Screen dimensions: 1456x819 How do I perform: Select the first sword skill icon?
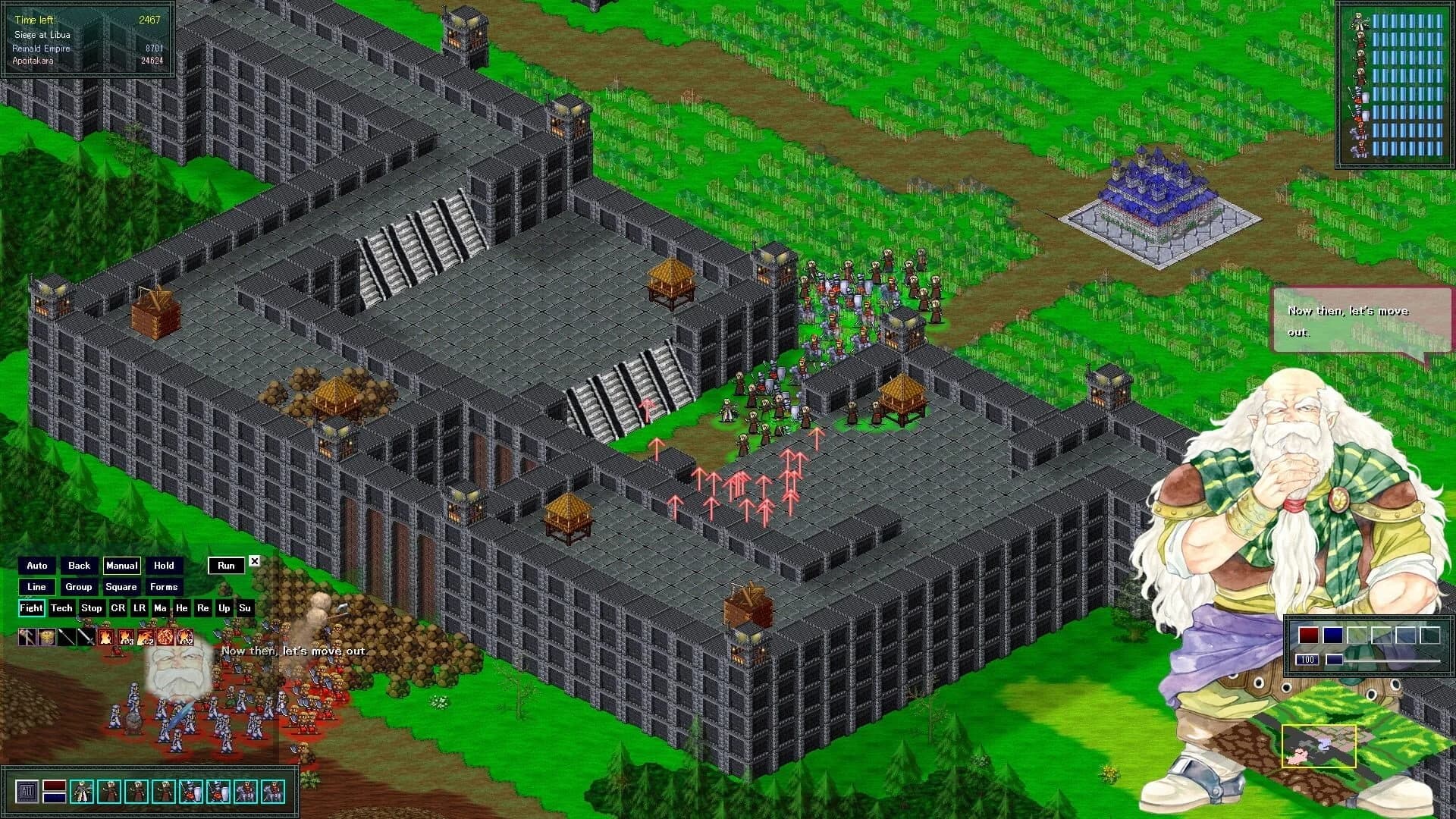click(67, 637)
